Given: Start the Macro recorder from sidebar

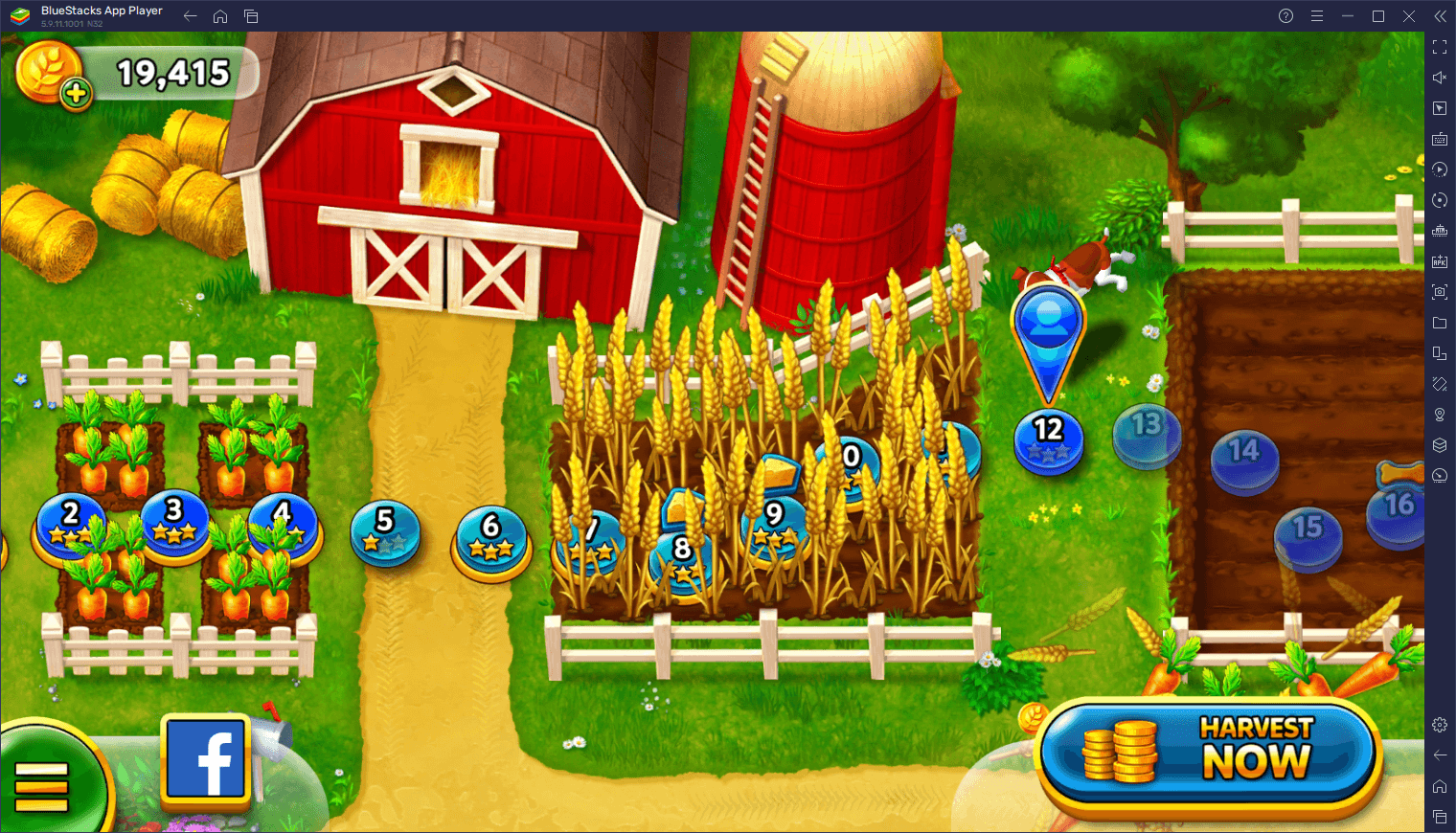Looking at the screenshot, I should click(1440, 169).
